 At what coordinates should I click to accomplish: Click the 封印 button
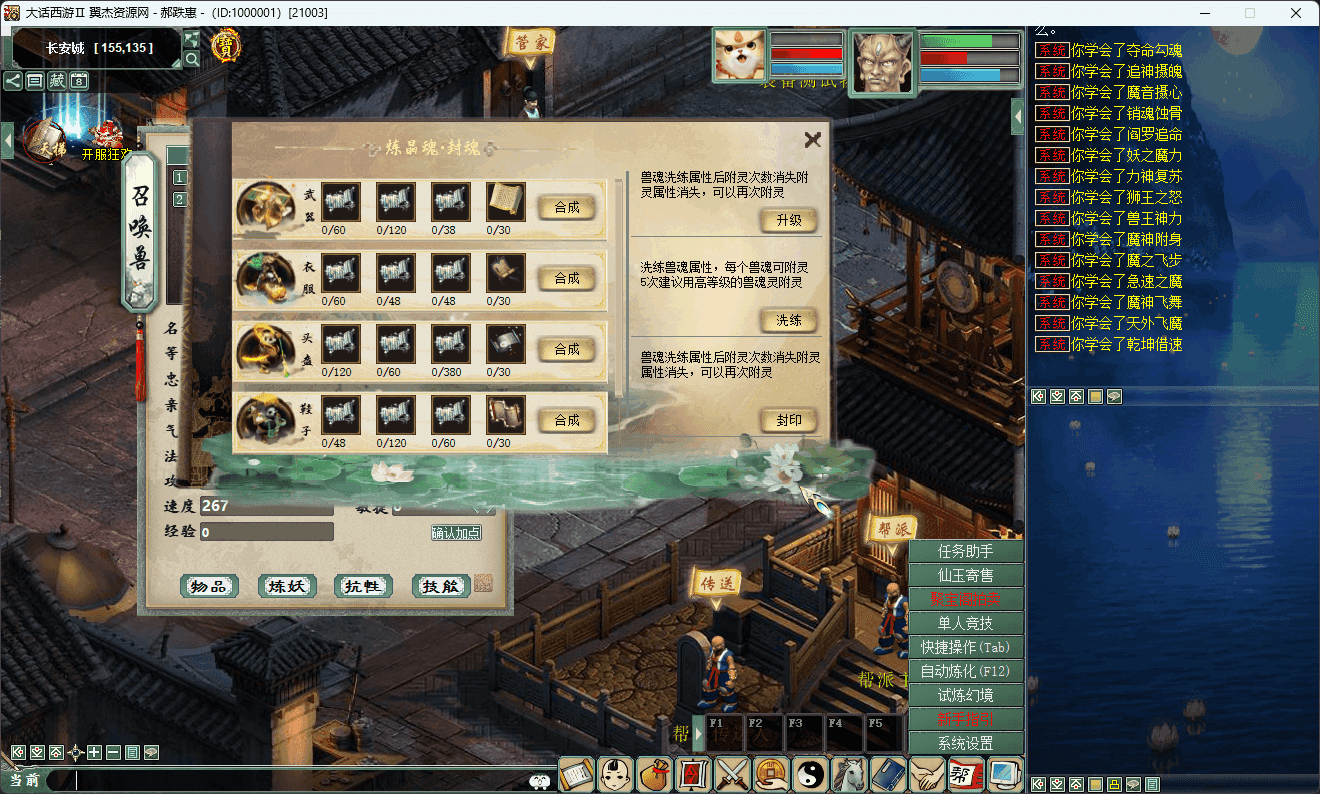[789, 421]
